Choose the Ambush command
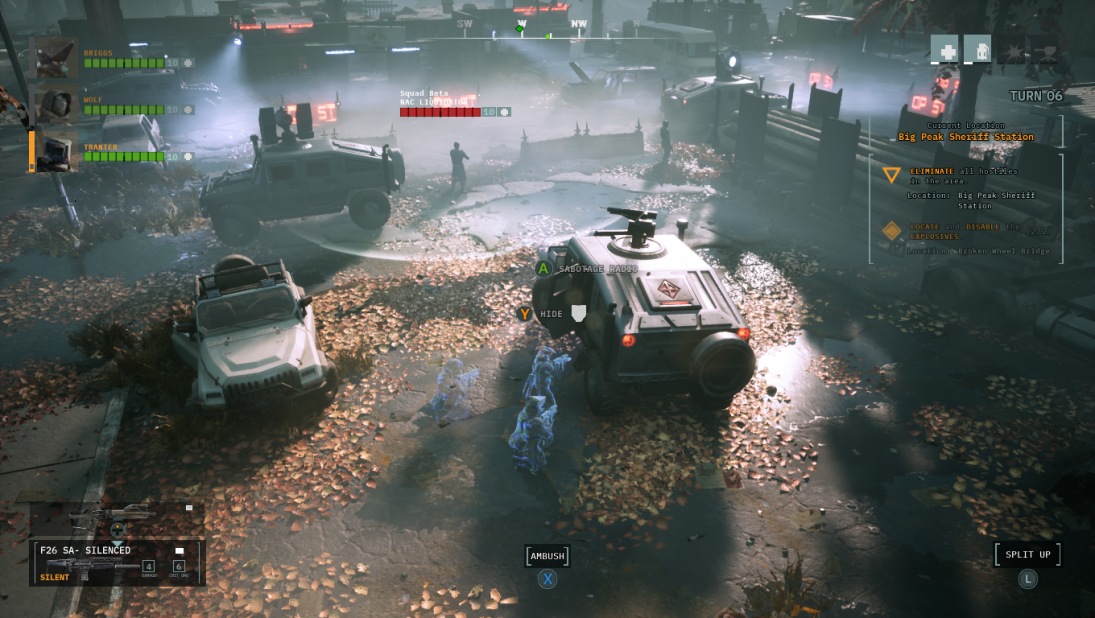 click(547, 557)
